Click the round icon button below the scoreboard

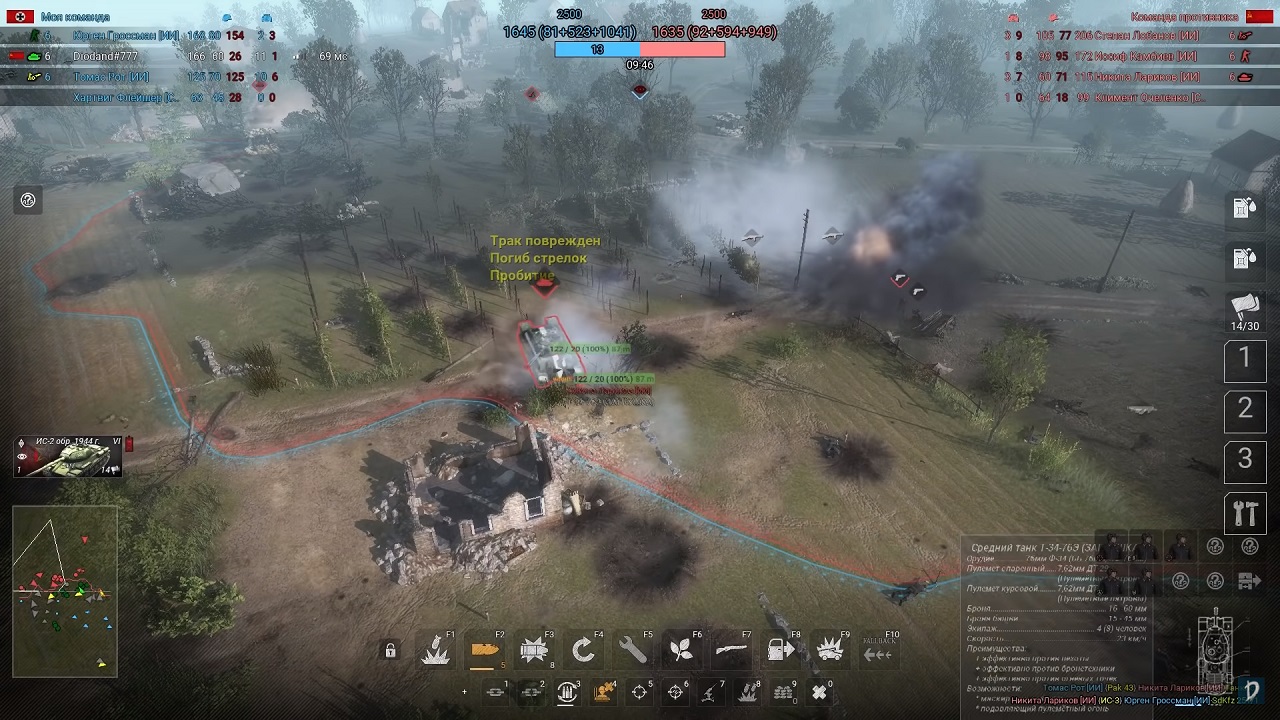coord(28,200)
